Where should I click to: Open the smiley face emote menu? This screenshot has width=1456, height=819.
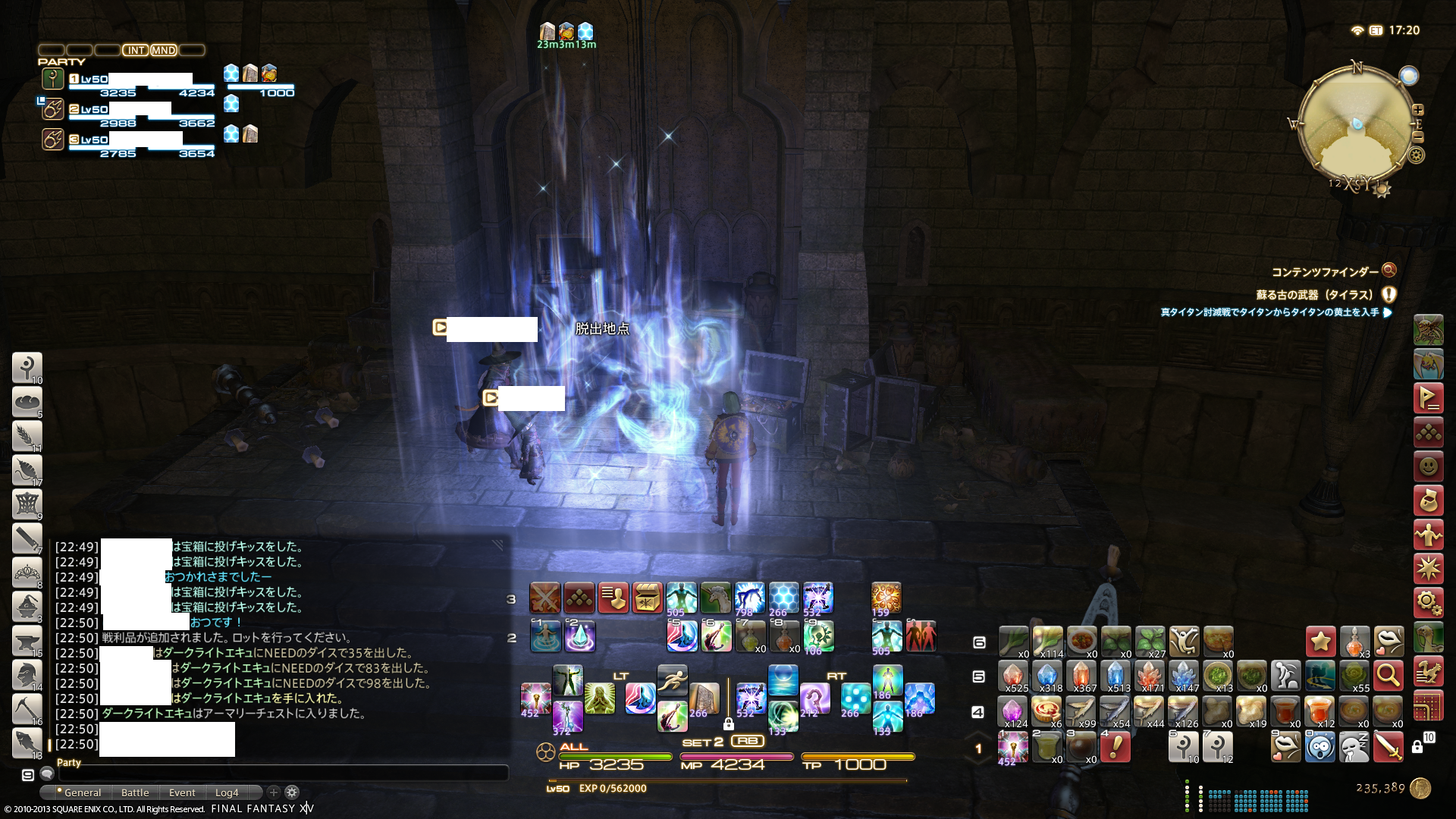[x=1428, y=466]
